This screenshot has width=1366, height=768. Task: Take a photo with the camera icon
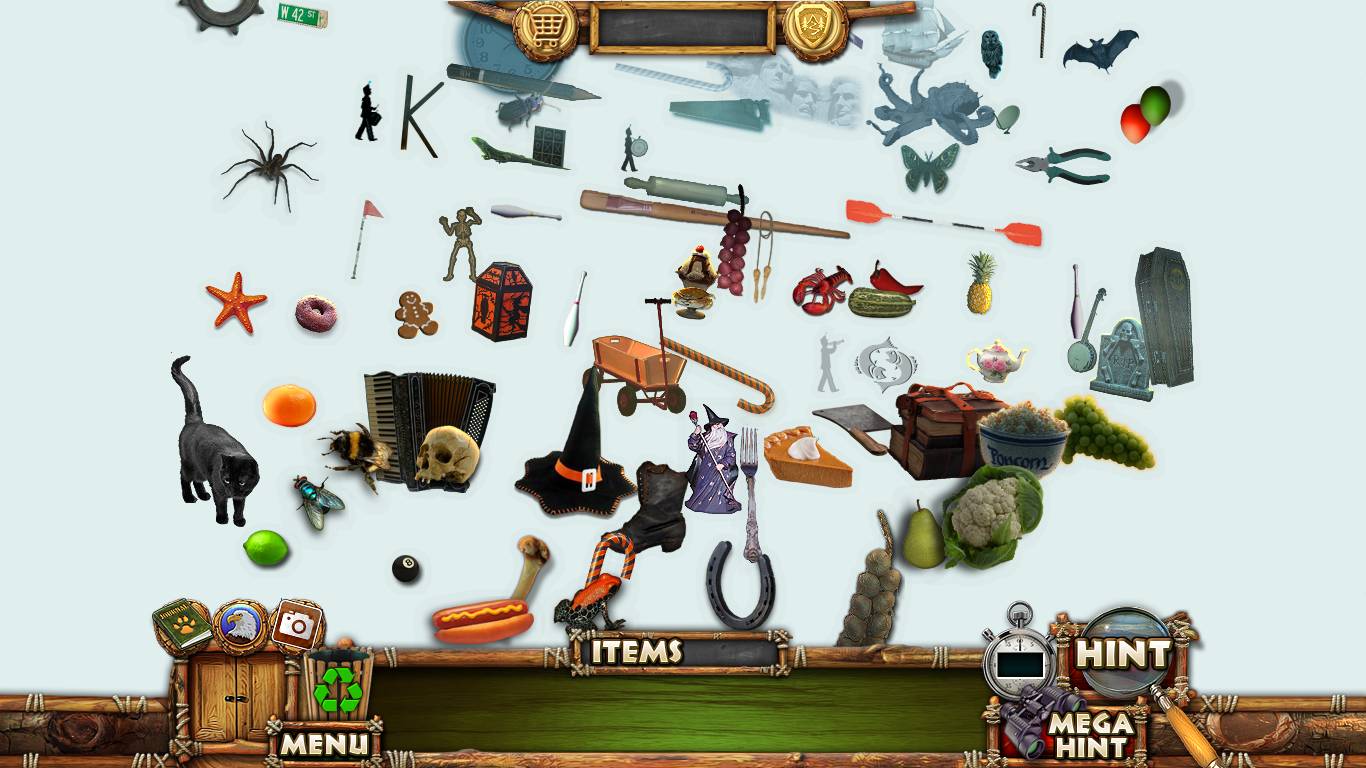(x=296, y=626)
